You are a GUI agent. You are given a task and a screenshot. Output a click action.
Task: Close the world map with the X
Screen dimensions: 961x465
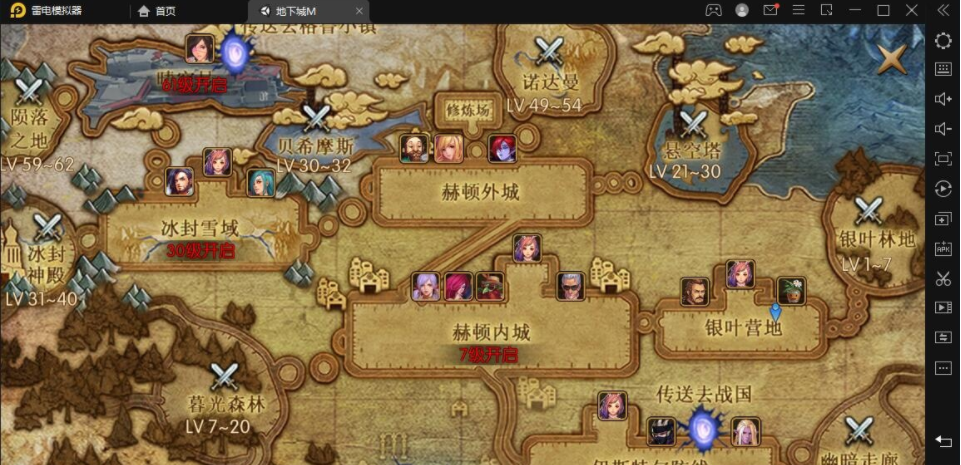(x=891, y=58)
